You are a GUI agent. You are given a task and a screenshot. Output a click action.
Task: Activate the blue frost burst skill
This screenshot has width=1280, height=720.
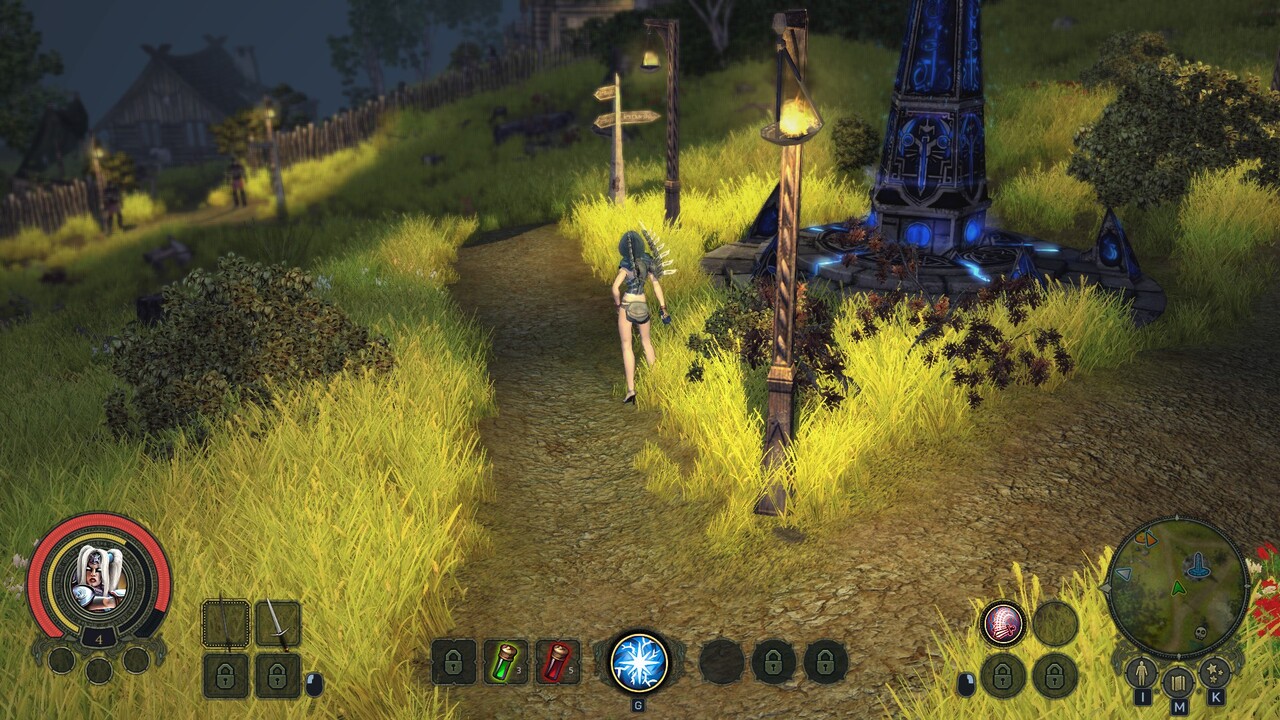(x=640, y=661)
